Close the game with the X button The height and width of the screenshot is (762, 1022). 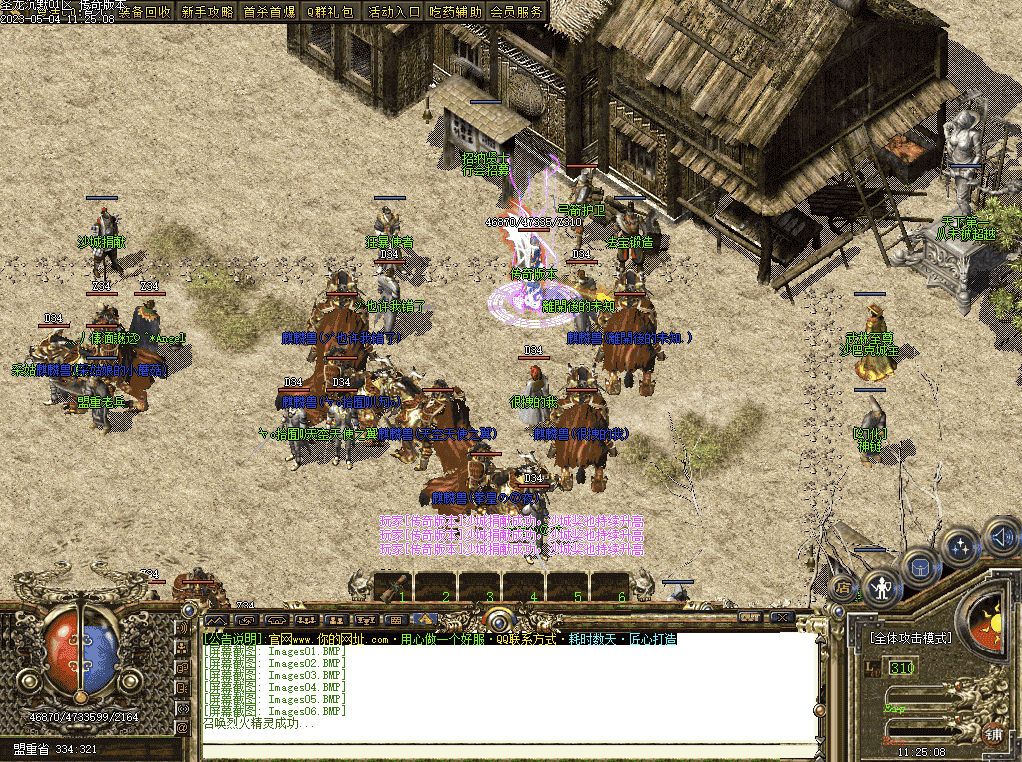[x=782, y=619]
